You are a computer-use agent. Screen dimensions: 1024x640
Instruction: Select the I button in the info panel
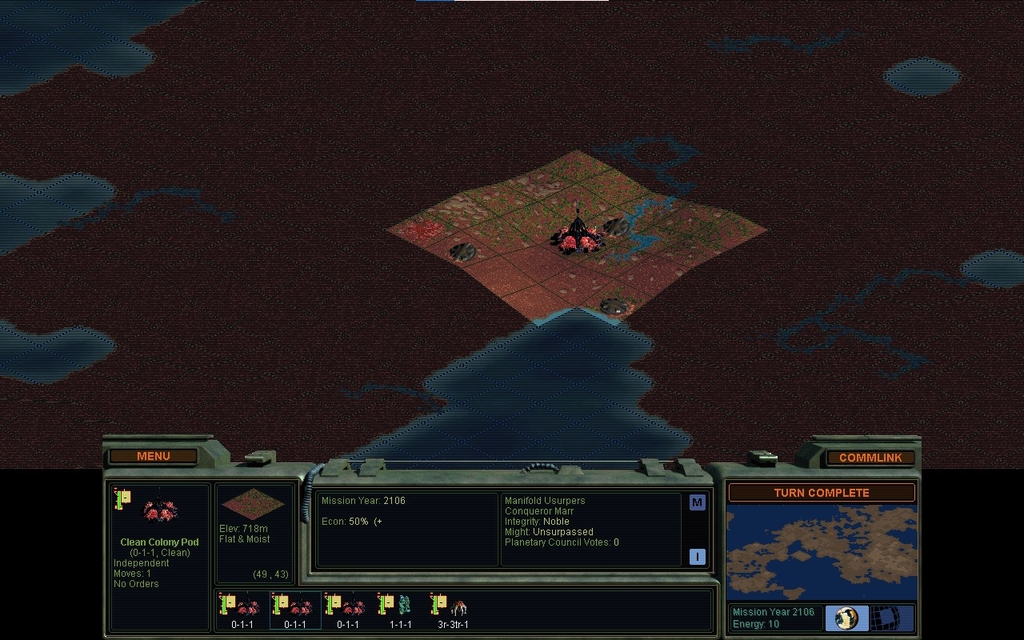pos(697,557)
